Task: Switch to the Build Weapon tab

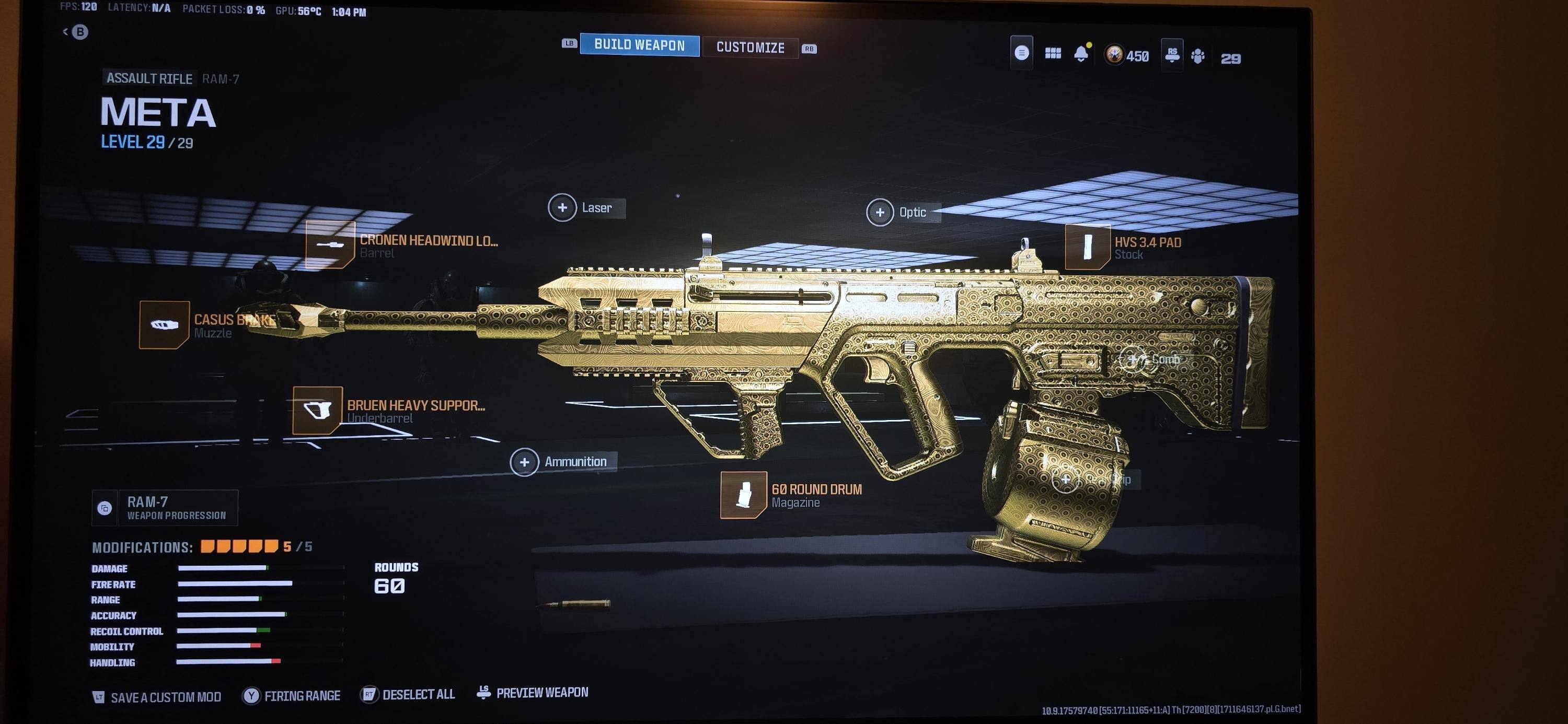Action: pos(639,44)
